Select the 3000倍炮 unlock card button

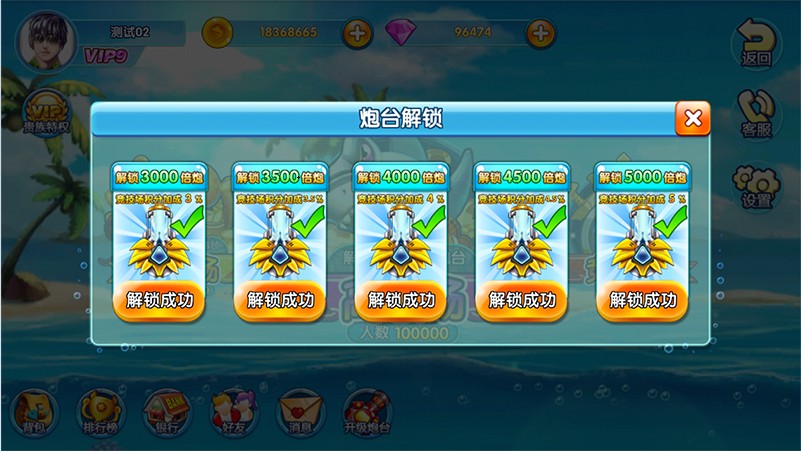(x=160, y=299)
